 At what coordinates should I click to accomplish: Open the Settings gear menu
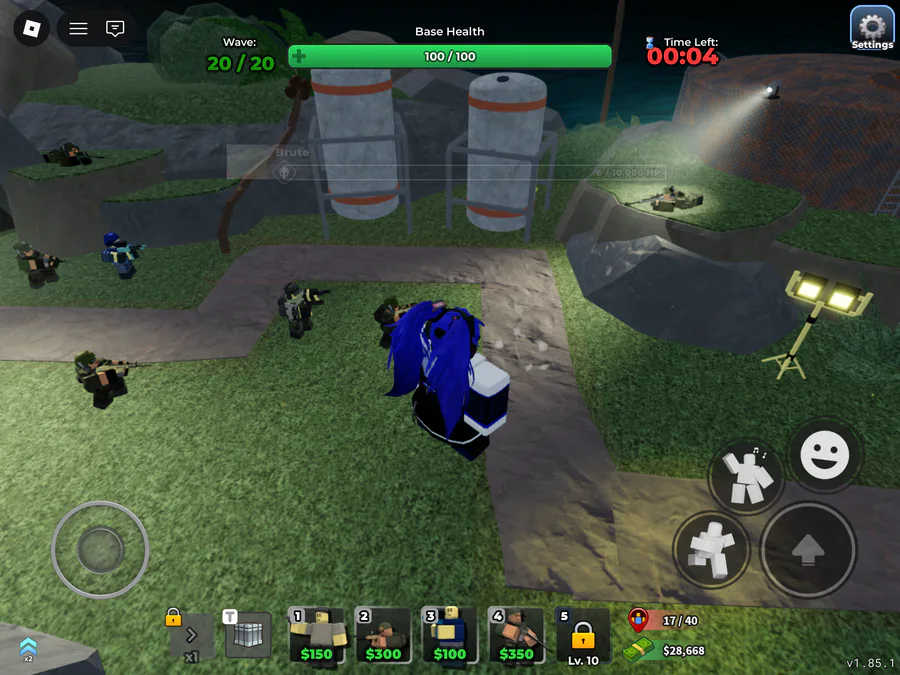pos(871,28)
